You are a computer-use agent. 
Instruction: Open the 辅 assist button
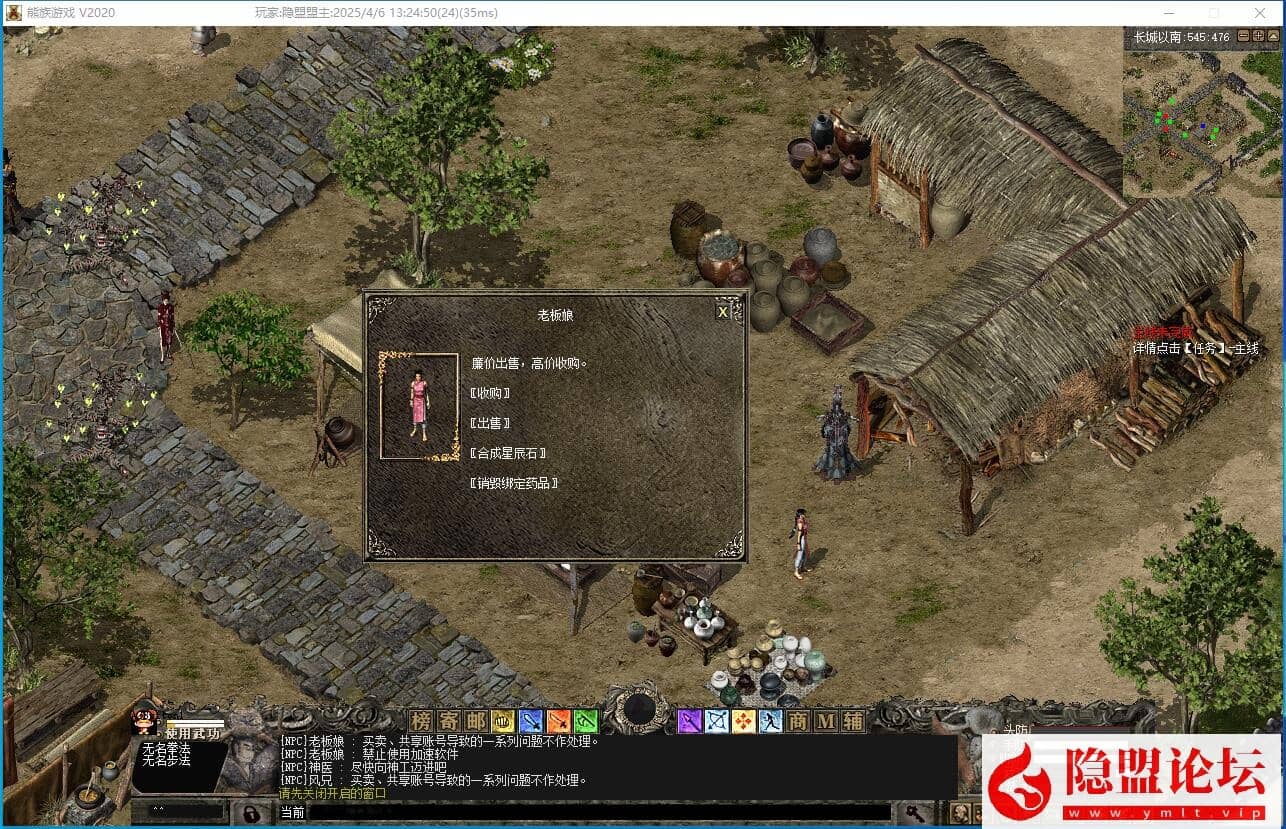pyautogui.click(x=852, y=720)
